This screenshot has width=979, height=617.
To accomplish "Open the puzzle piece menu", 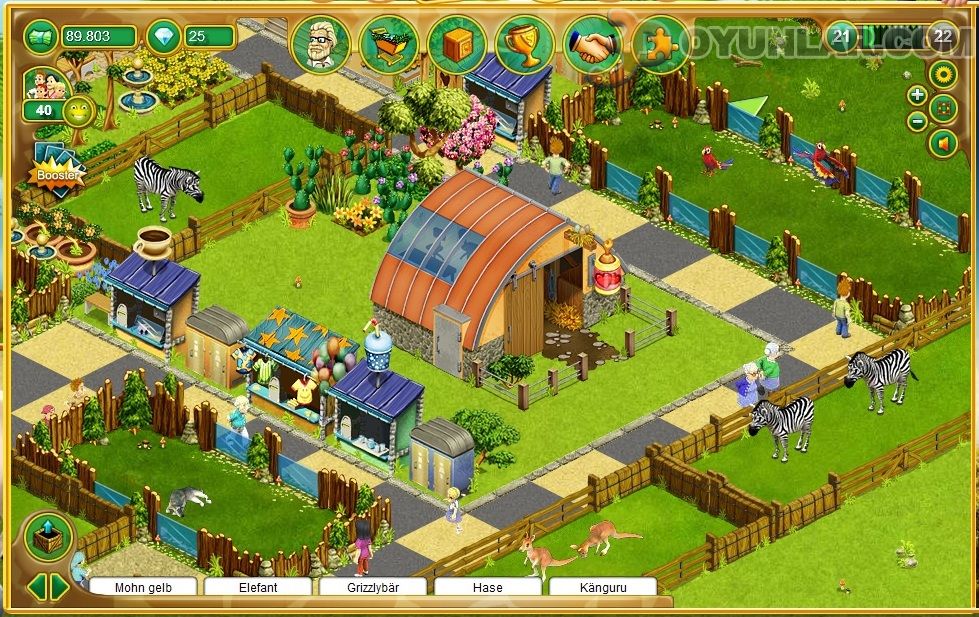I will point(660,44).
